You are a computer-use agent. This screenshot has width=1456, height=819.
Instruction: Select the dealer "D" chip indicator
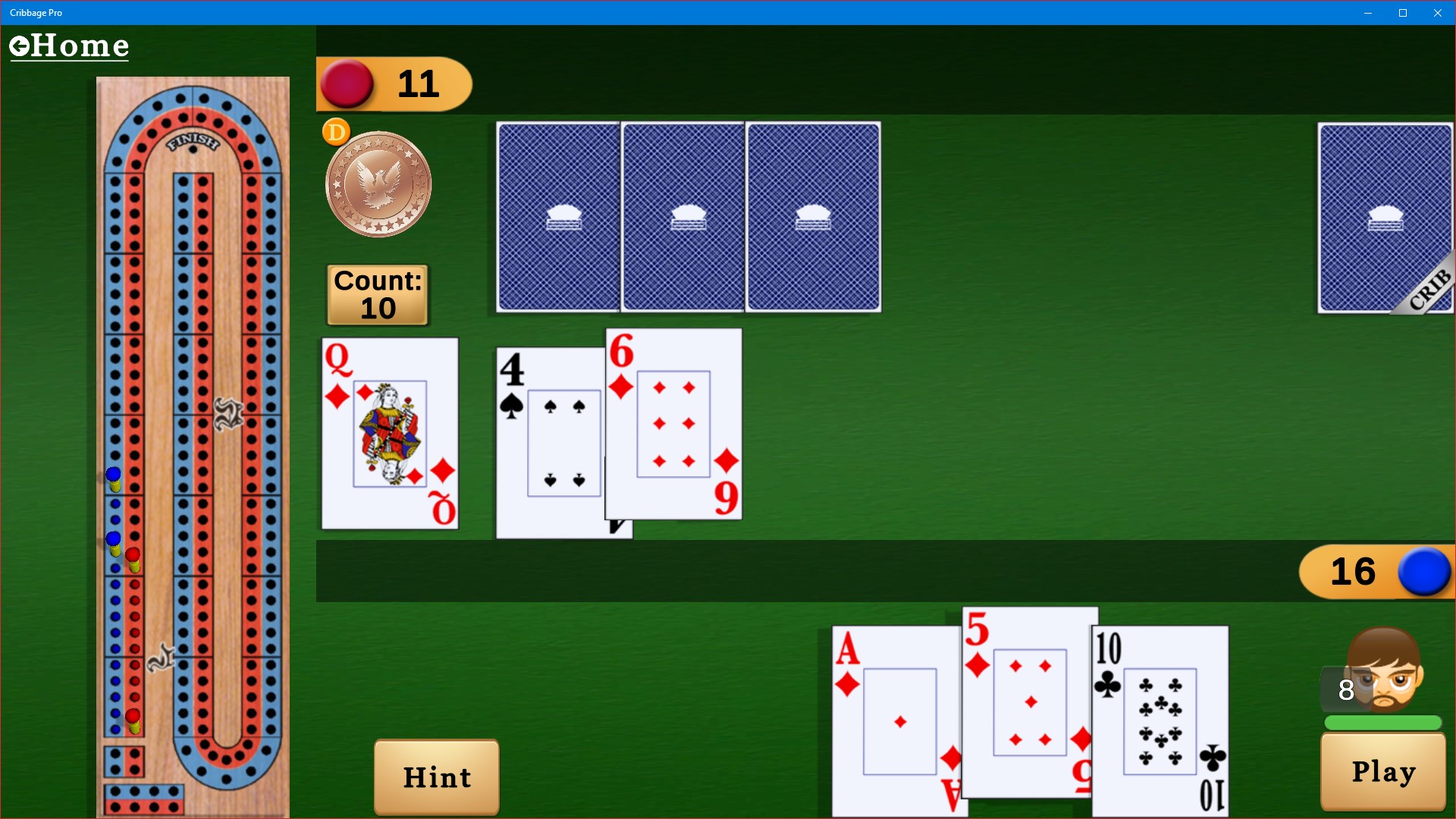[336, 130]
